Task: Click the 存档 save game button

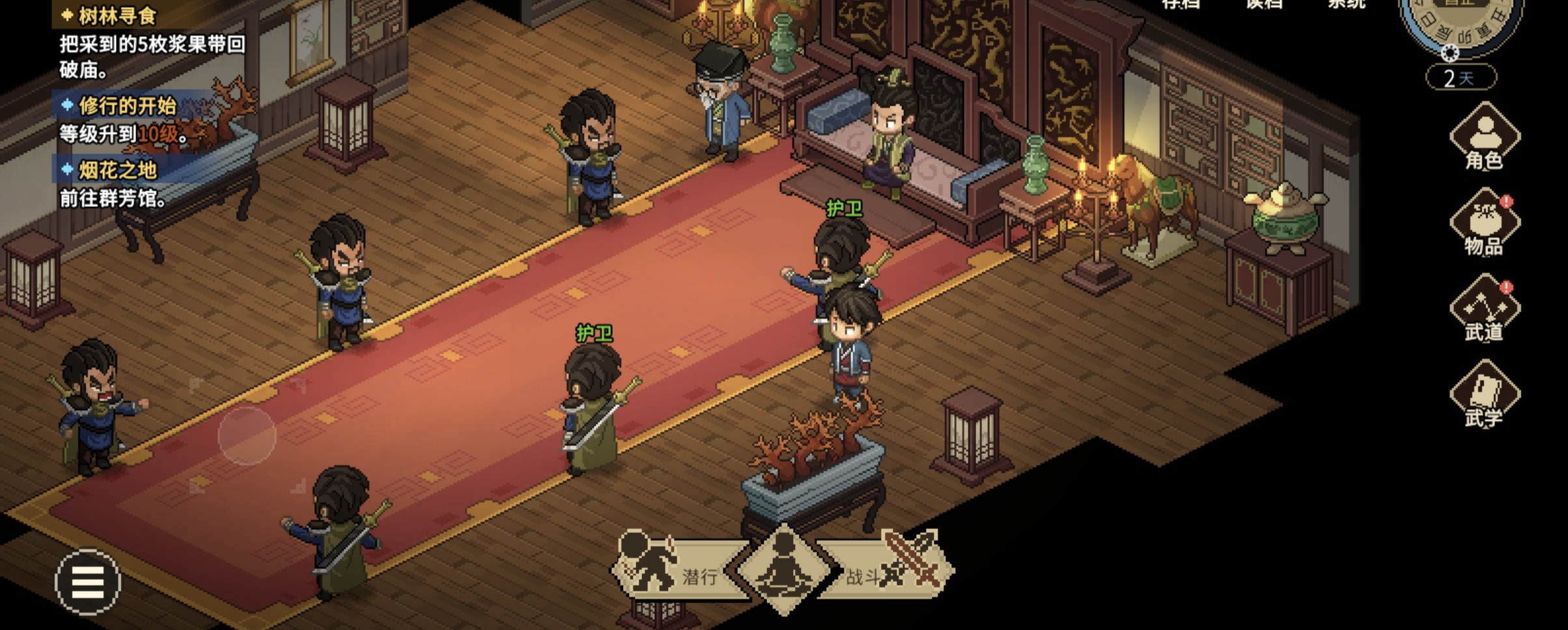Action: 1180,4
